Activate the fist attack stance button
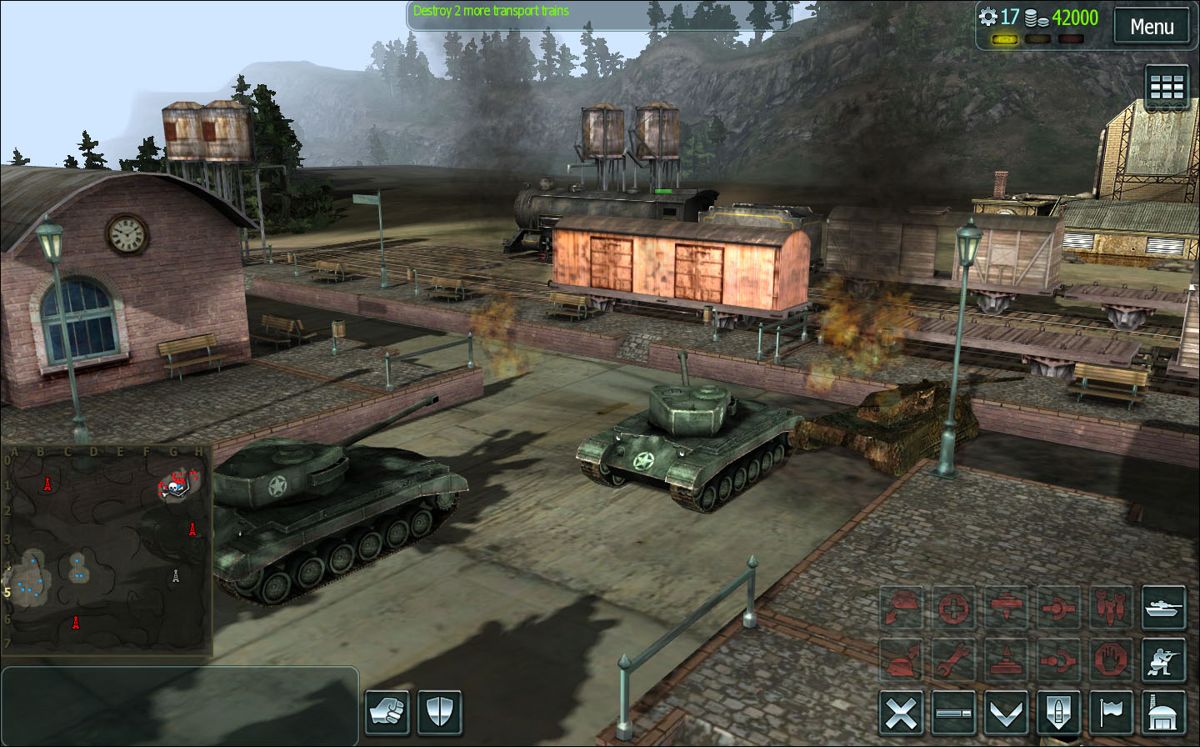The width and height of the screenshot is (1200, 747). click(x=386, y=713)
